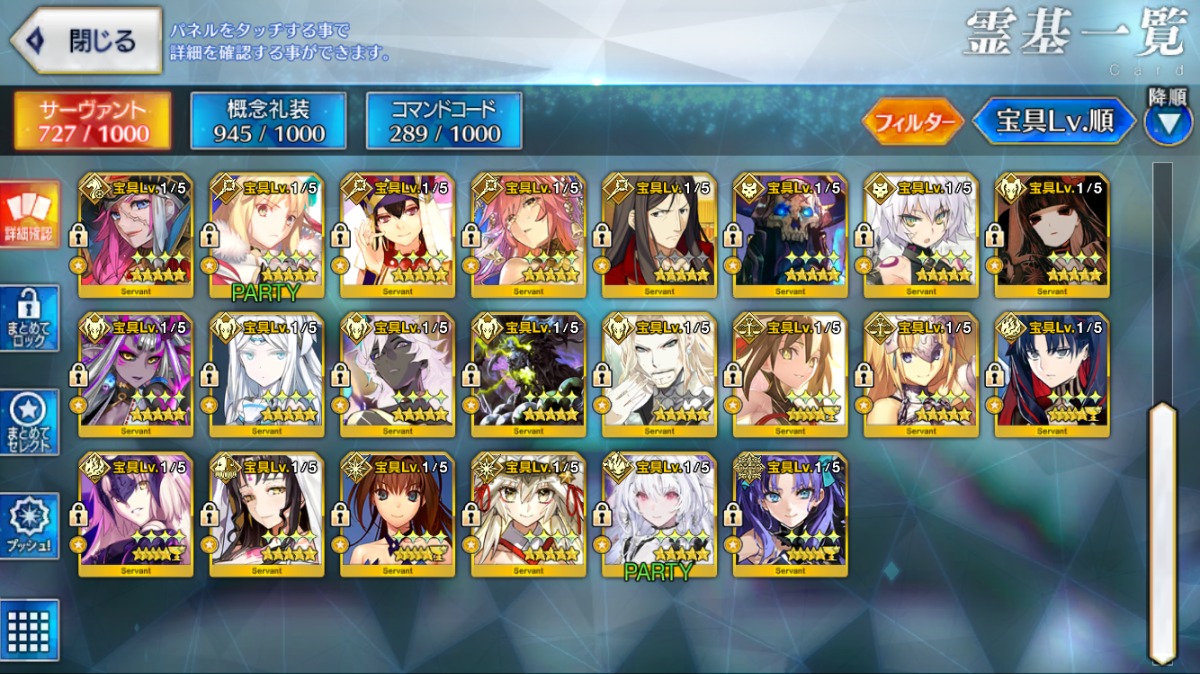Show the コマンドコード tab

pyautogui.click(x=444, y=121)
